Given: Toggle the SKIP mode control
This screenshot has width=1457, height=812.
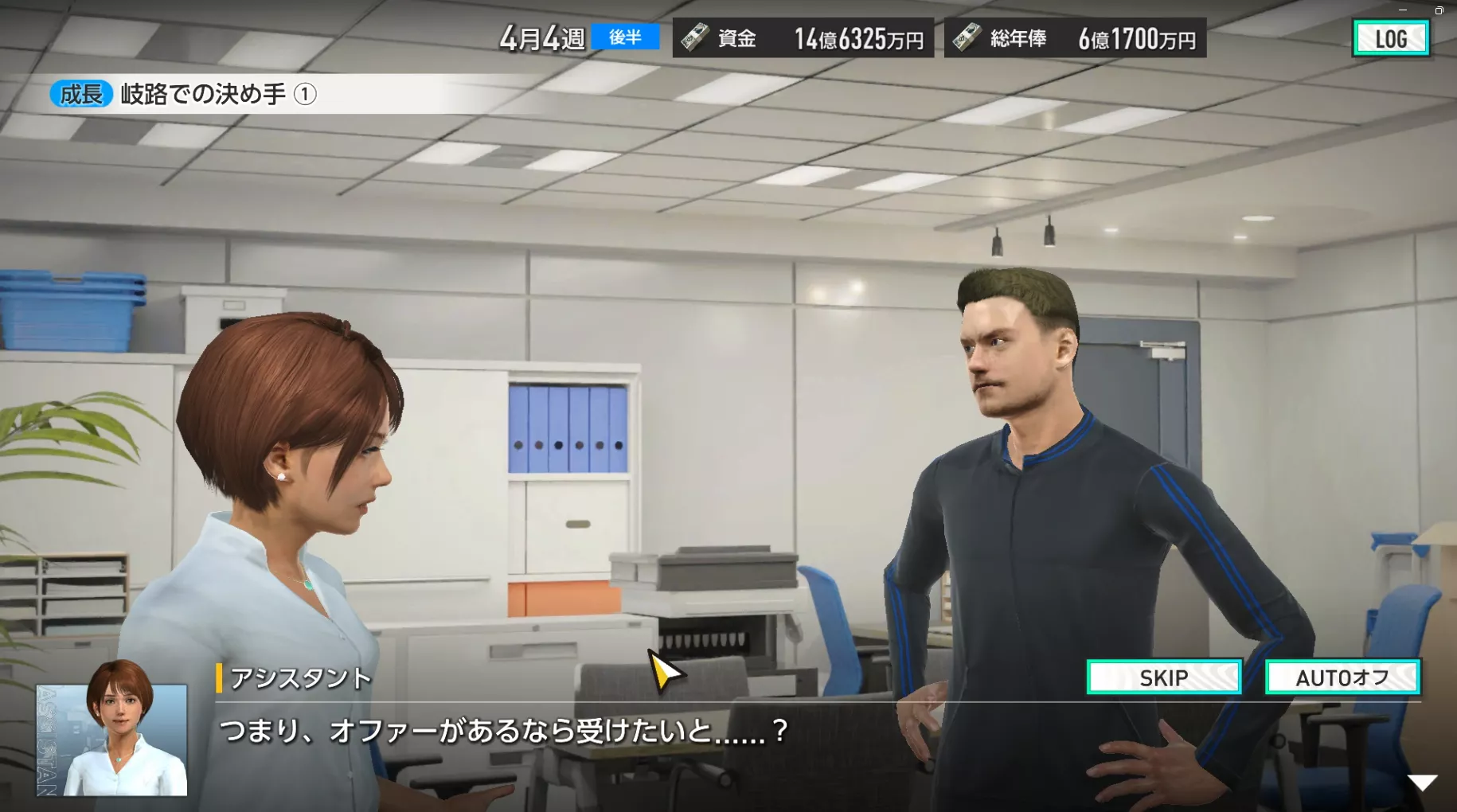Looking at the screenshot, I should [1164, 677].
